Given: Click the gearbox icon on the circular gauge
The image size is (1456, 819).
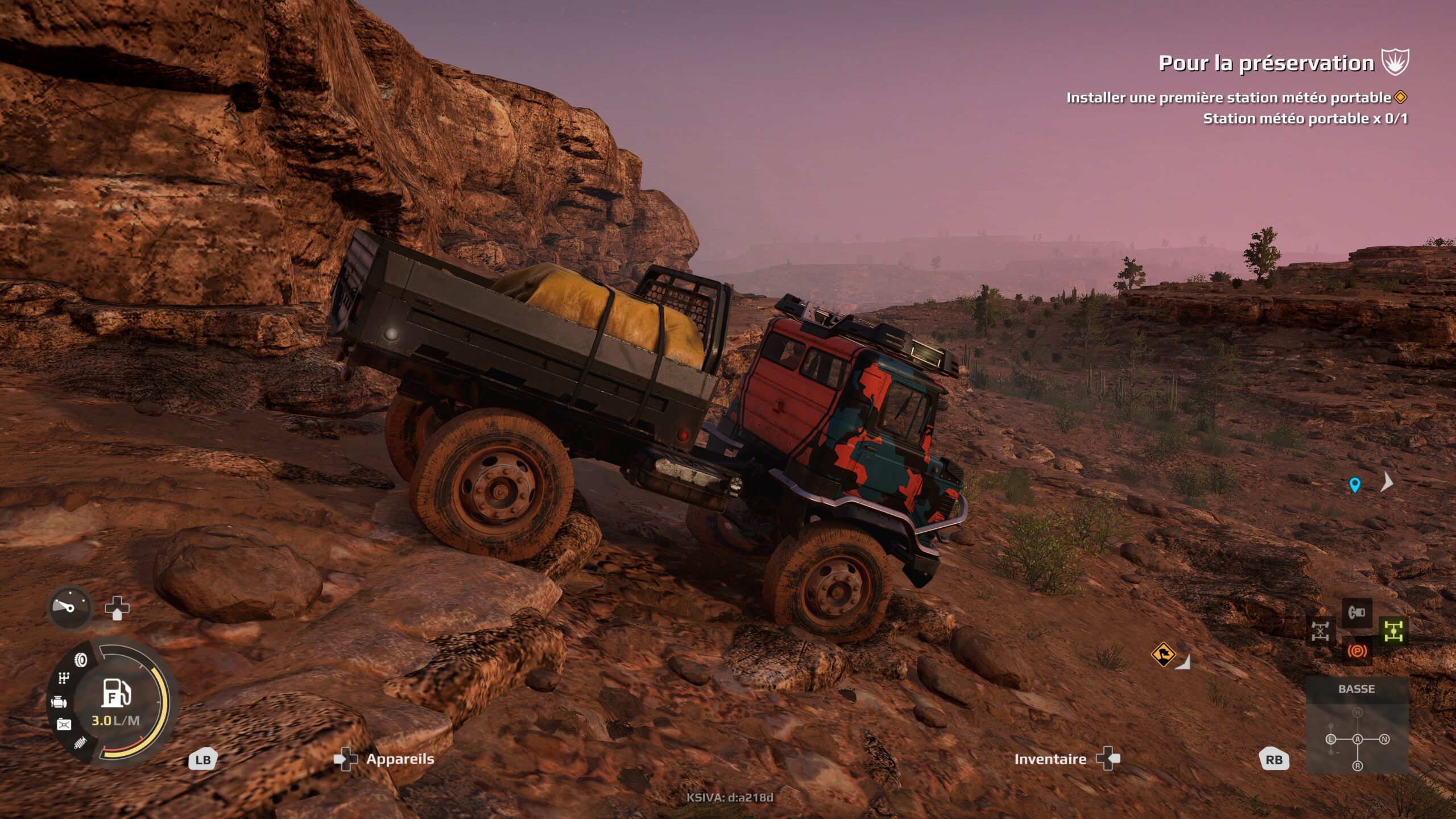Looking at the screenshot, I should tap(63, 677).
